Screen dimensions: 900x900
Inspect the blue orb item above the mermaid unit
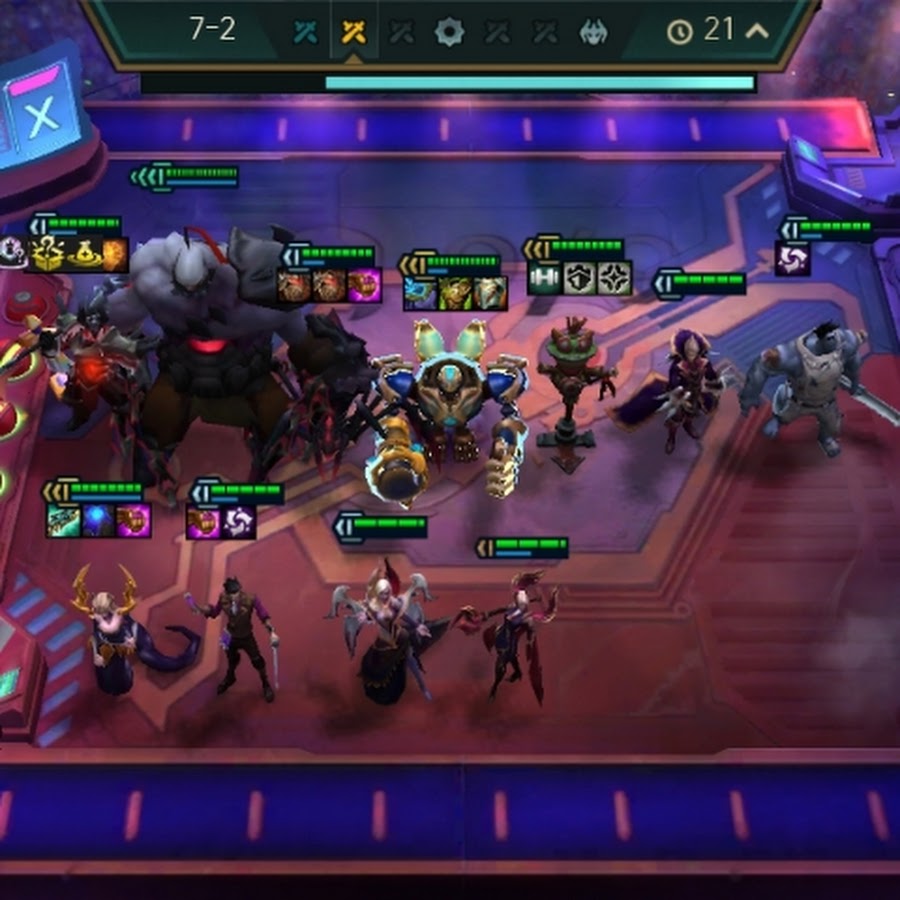click(x=98, y=521)
